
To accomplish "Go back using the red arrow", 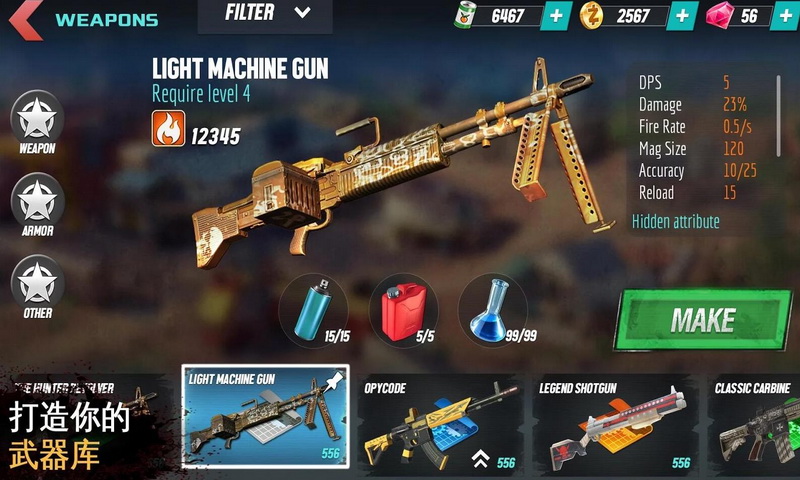I will click(x=24, y=19).
